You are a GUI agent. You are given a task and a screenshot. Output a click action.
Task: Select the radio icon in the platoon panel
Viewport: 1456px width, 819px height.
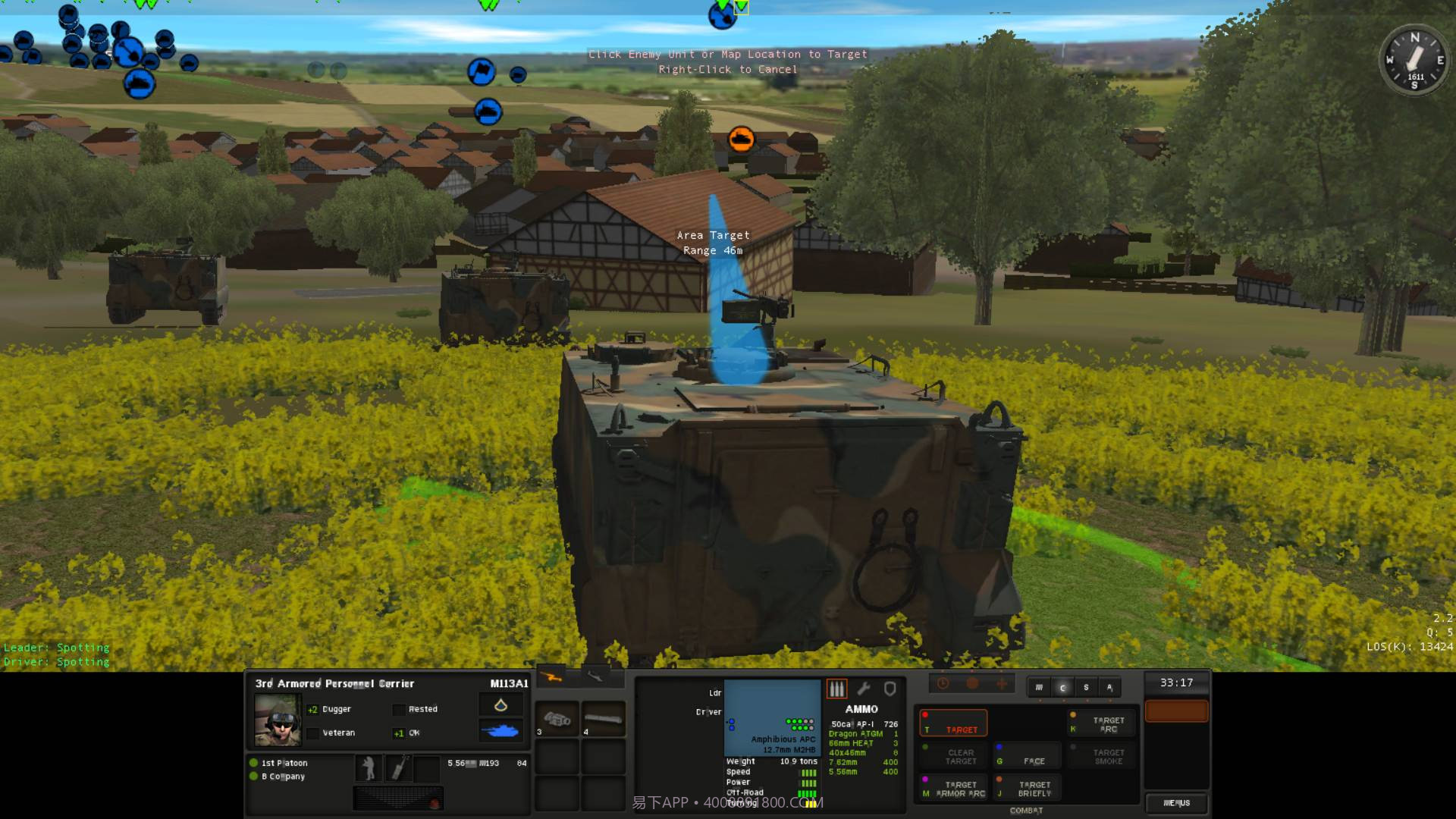tap(400, 768)
